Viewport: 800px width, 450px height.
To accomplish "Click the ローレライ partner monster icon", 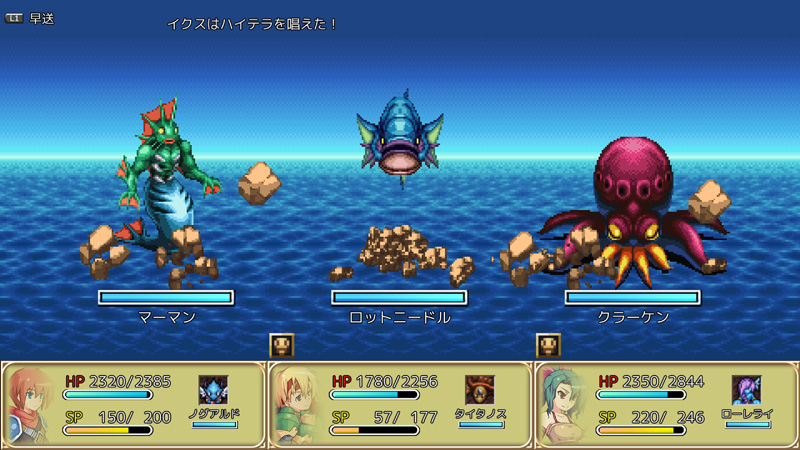I will (x=747, y=390).
